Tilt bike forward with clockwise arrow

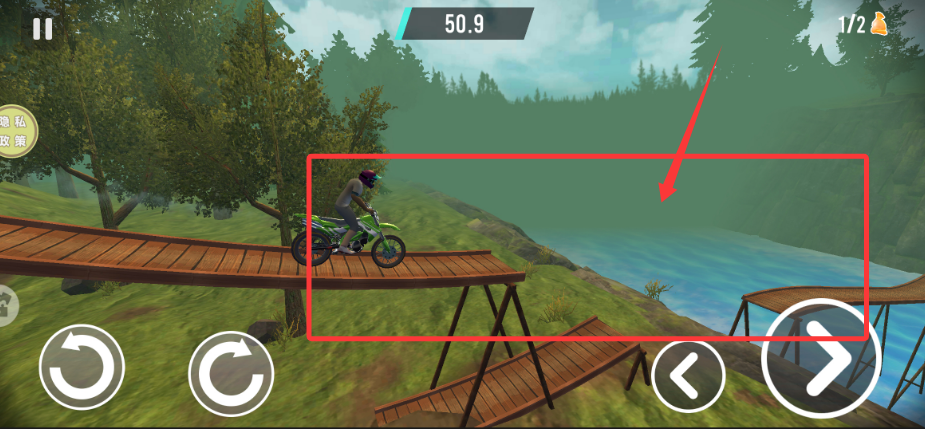point(231,372)
